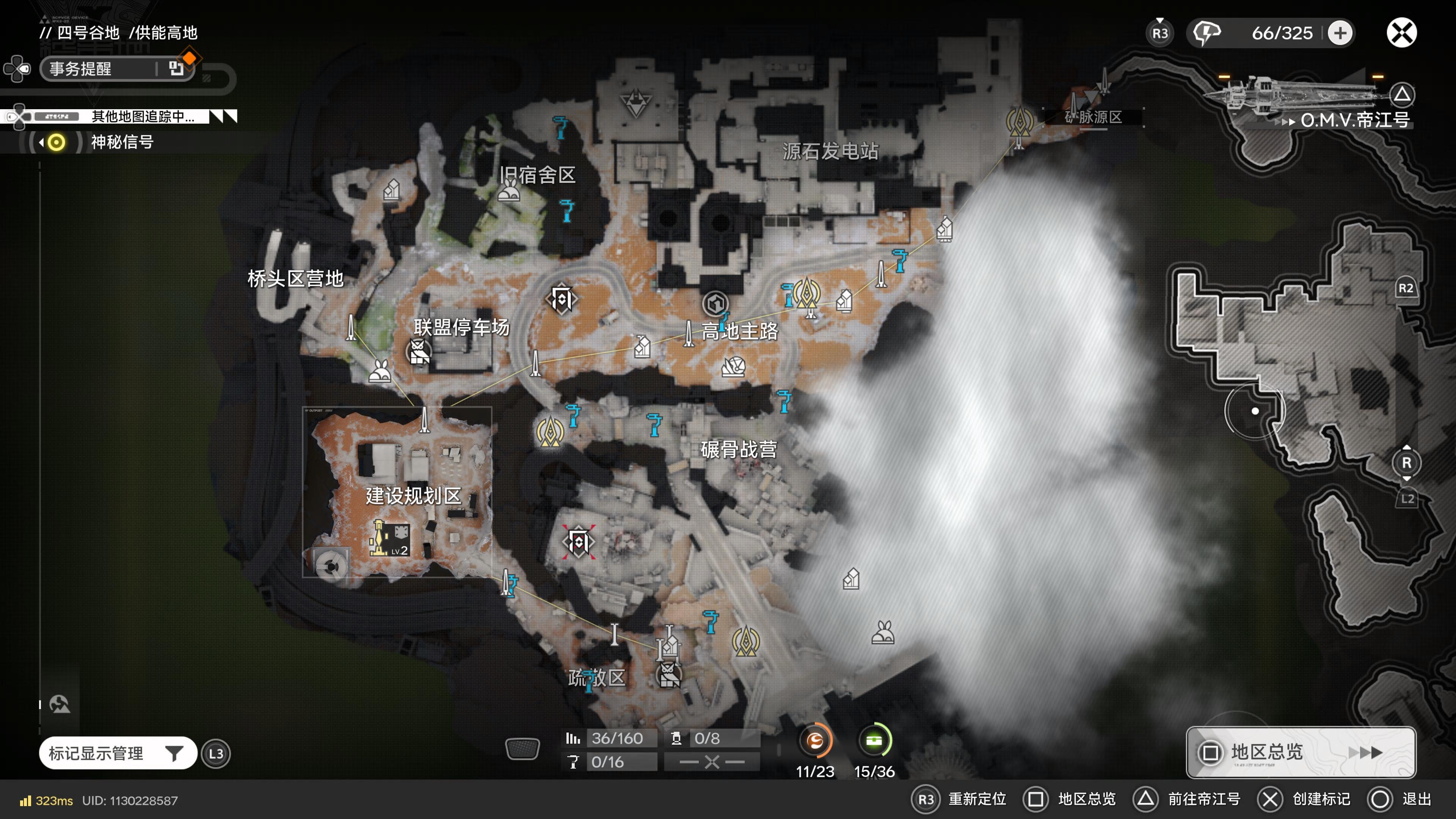Select the gold teleport marker near 疏散区
1456x819 pixels.
tap(745, 640)
